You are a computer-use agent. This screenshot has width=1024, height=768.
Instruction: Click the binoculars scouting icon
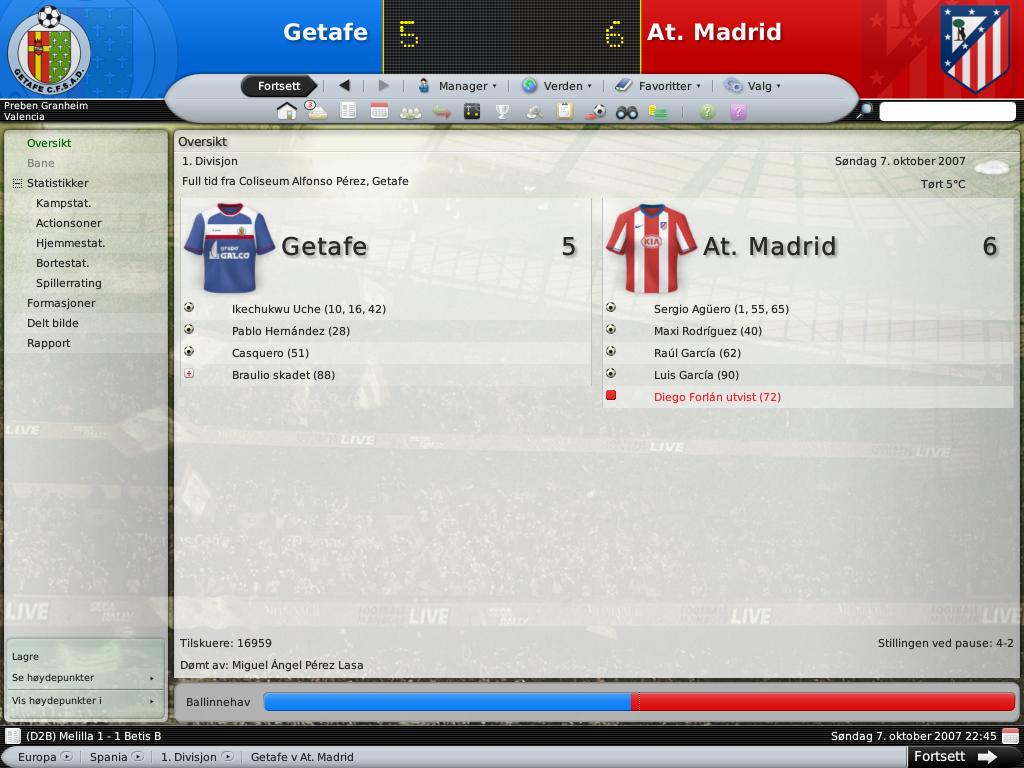point(627,111)
